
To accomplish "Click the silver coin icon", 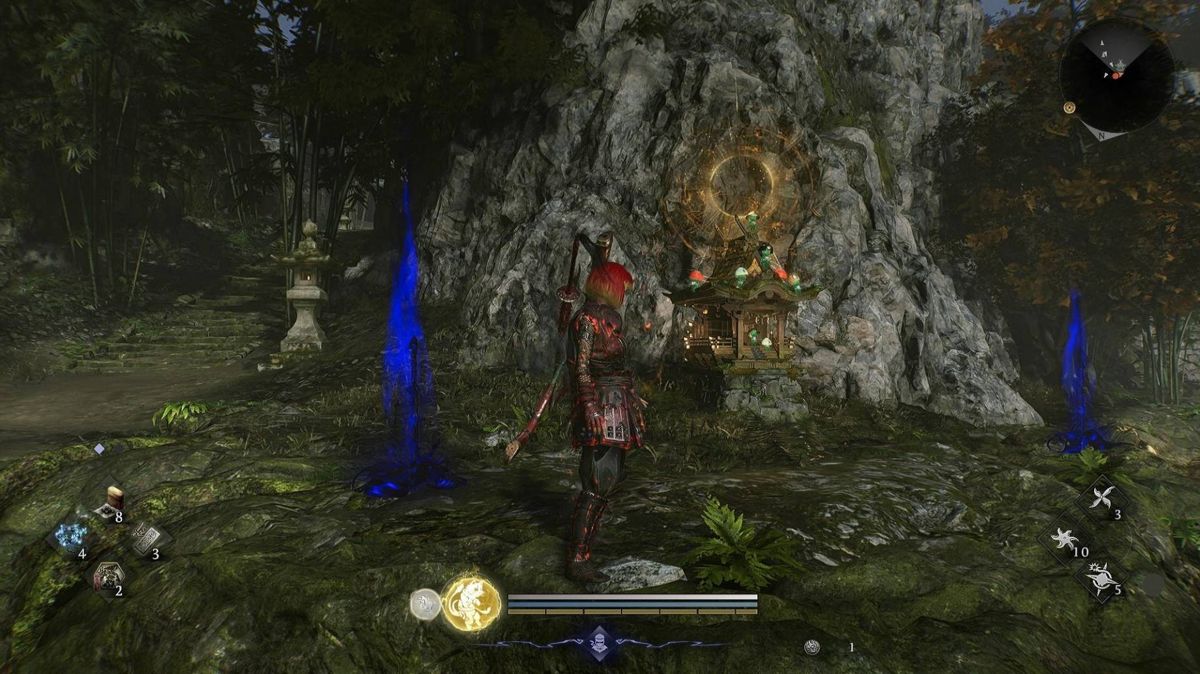I will click(812, 647).
